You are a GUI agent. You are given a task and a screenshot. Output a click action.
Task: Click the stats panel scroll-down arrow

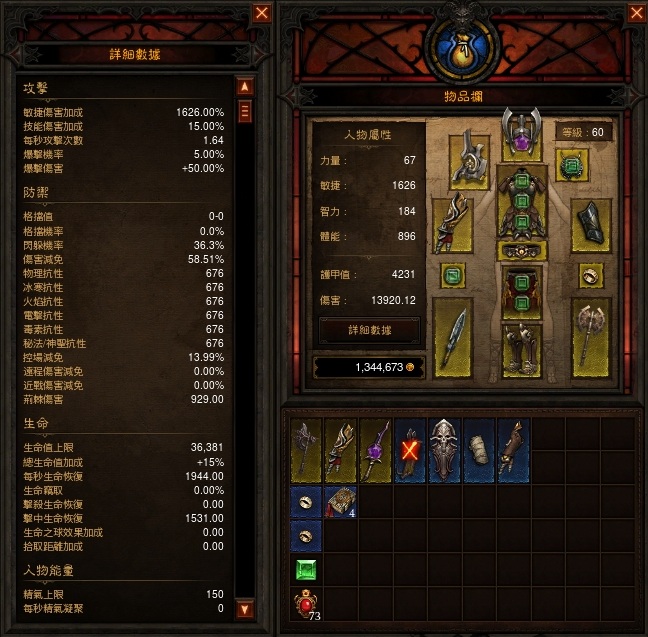[x=243, y=608]
